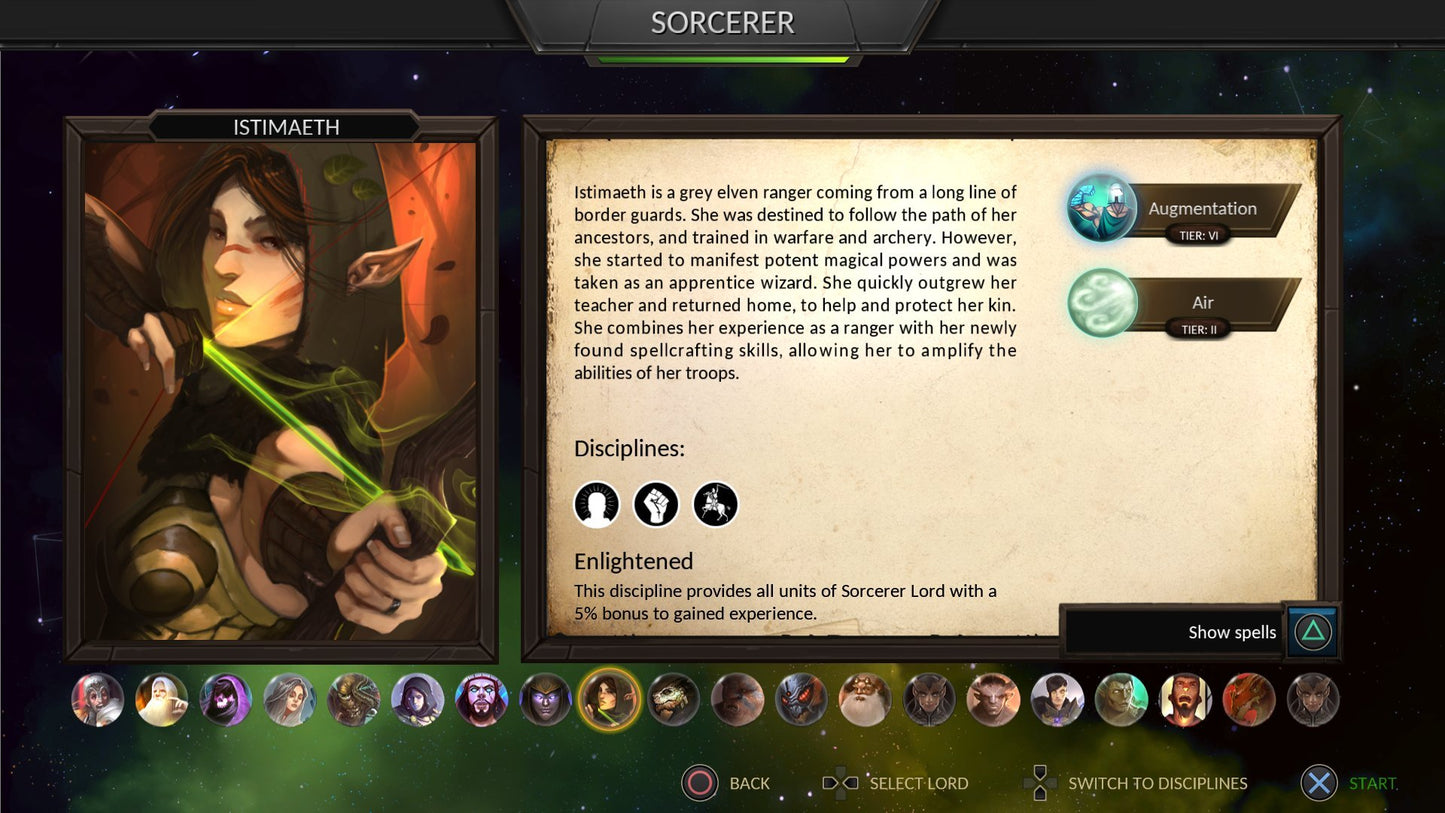Screen dimensions: 1445x813
Task: Select the silver-helmeted warrior lord portrait
Action: click(98, 699)
